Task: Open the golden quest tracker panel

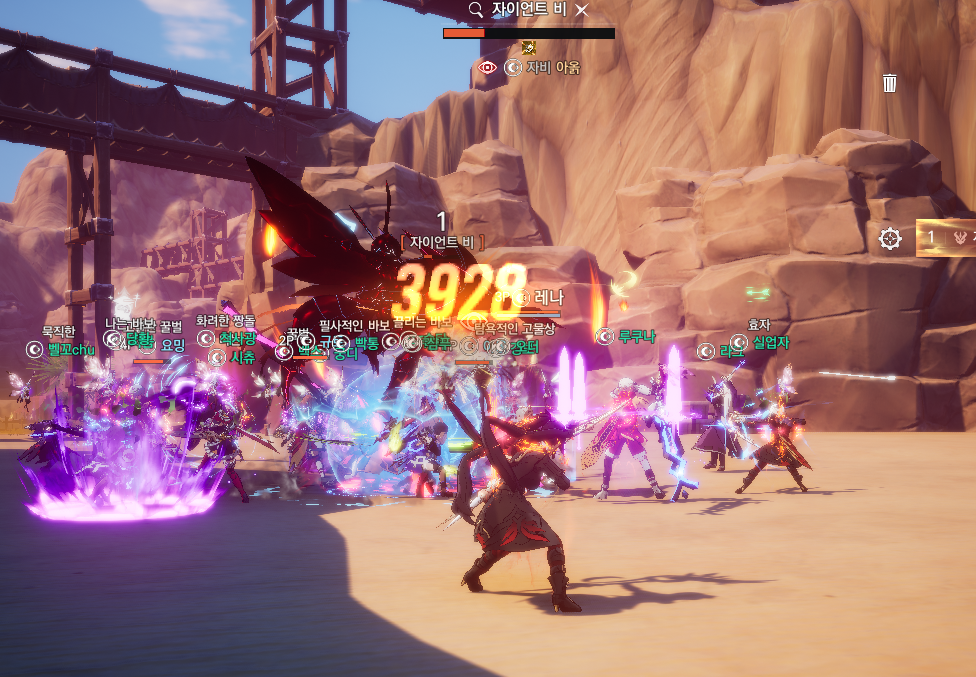Action: [x=946, y=238]
